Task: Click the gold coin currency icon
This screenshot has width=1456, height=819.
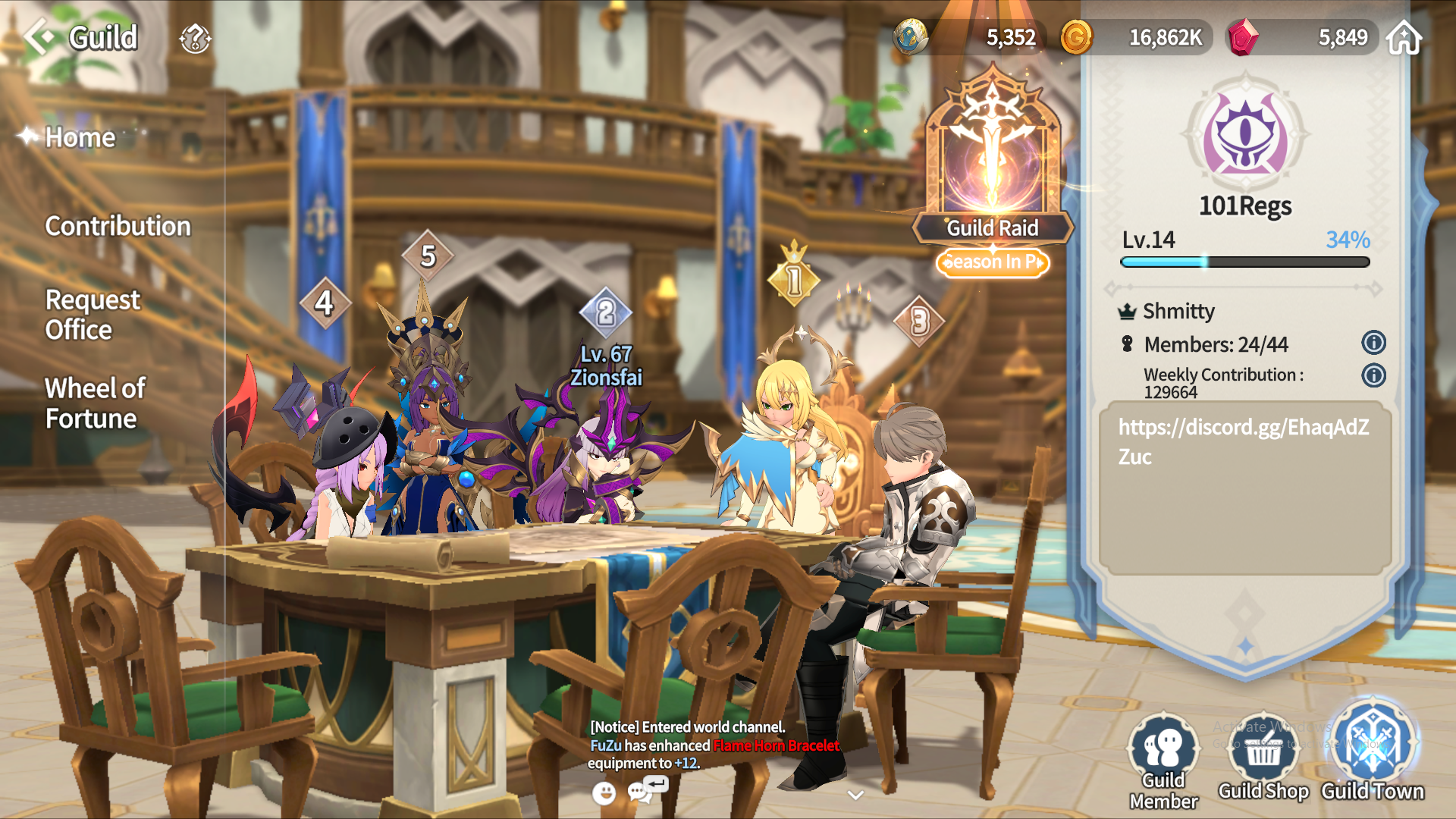Action: 1076,37
